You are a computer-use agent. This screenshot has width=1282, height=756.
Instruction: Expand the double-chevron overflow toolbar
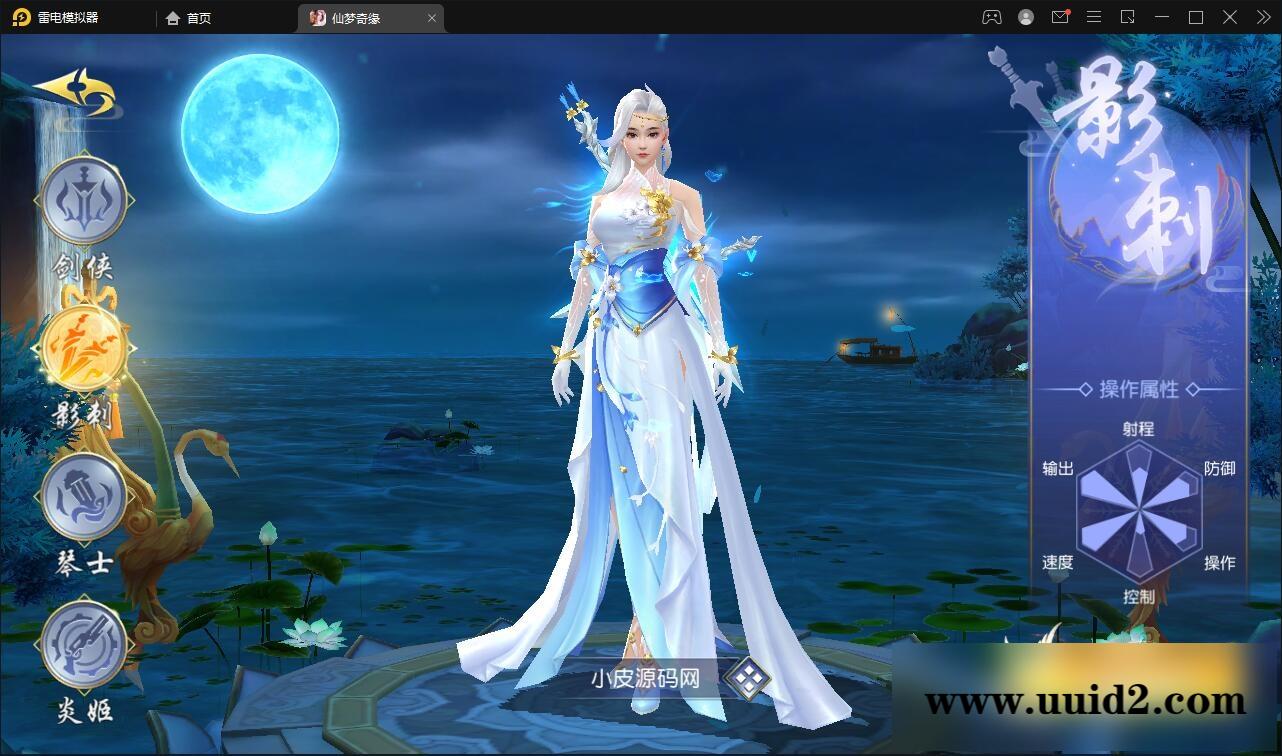tap(1263, 17)
